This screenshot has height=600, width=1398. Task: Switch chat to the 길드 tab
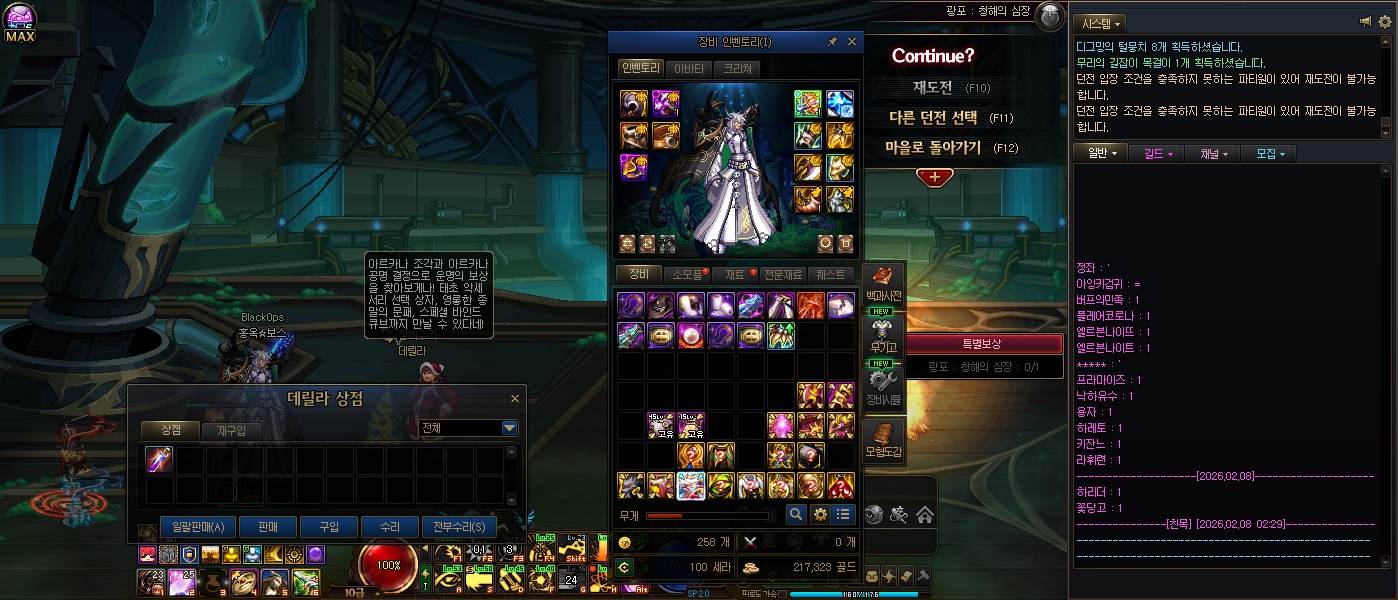click(1158, 153)
